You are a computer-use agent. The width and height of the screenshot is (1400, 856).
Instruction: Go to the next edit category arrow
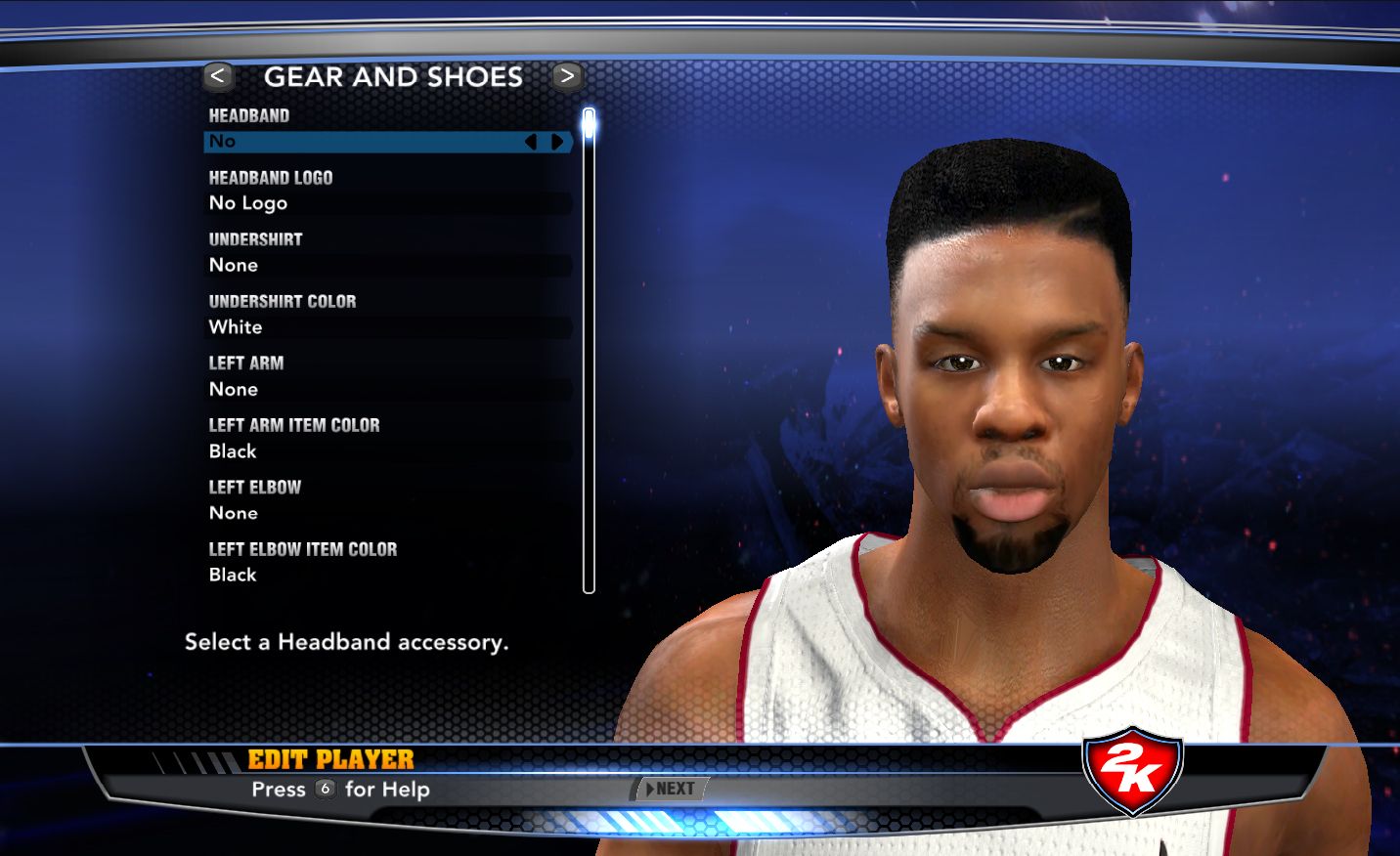(x=566, y=76)
